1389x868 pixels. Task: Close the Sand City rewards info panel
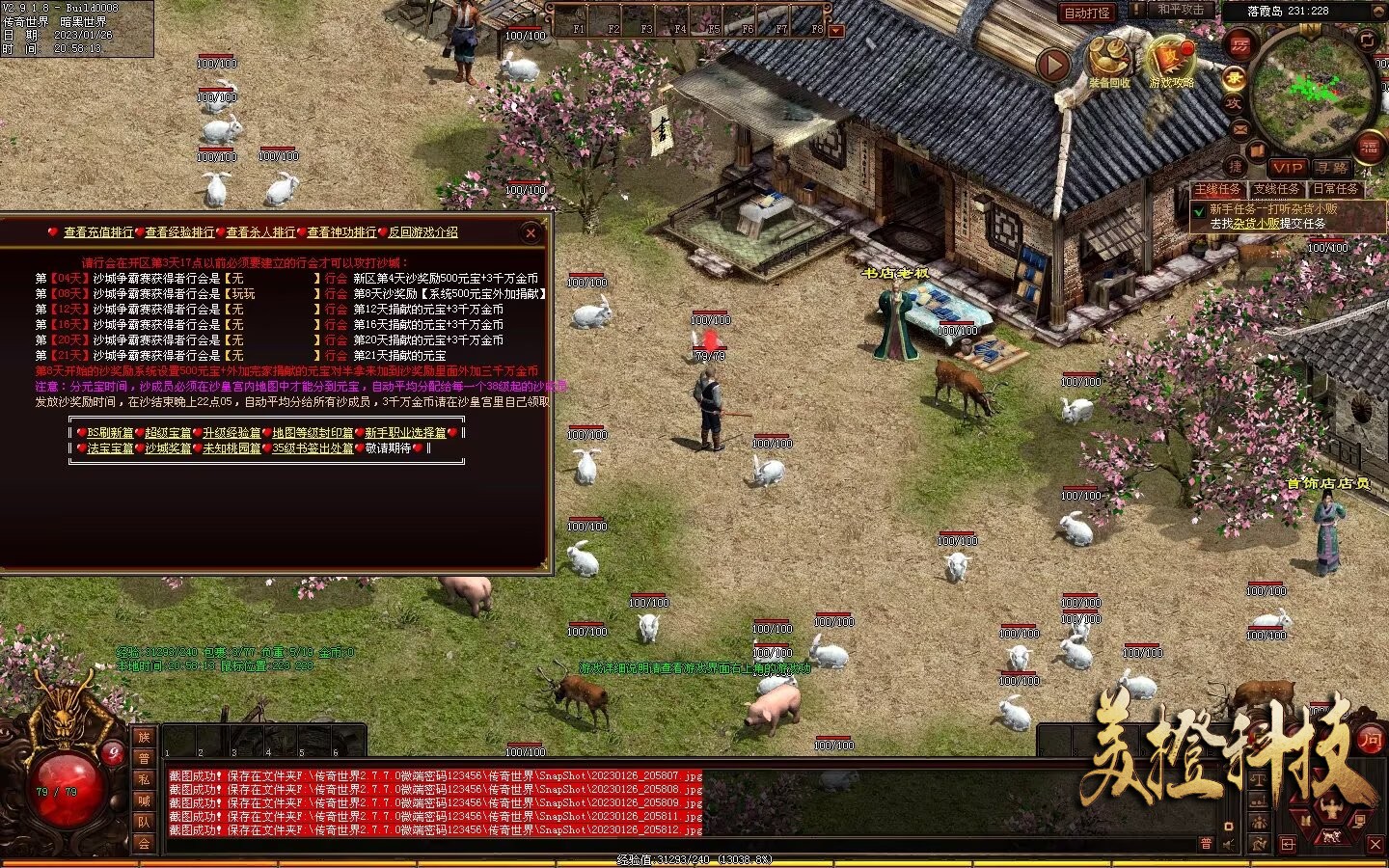pyautogui.click(x=531, y=232)
